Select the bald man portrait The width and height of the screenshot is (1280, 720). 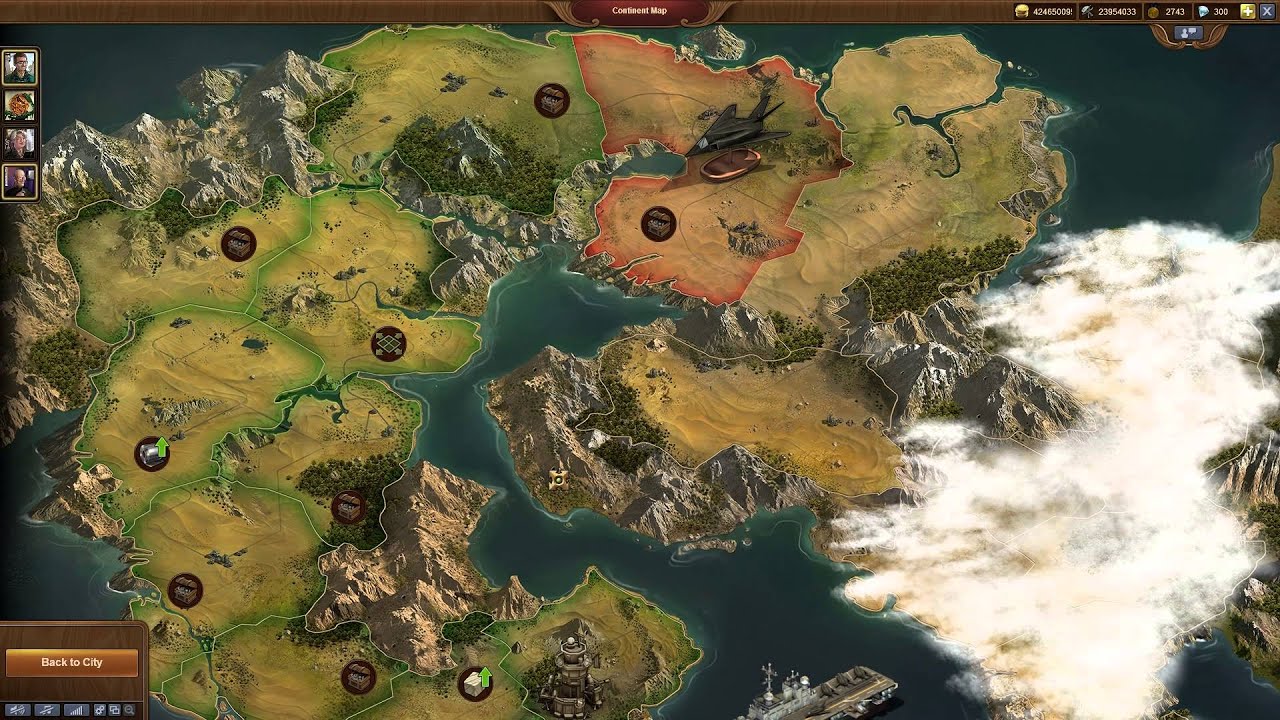pos(20,181)
